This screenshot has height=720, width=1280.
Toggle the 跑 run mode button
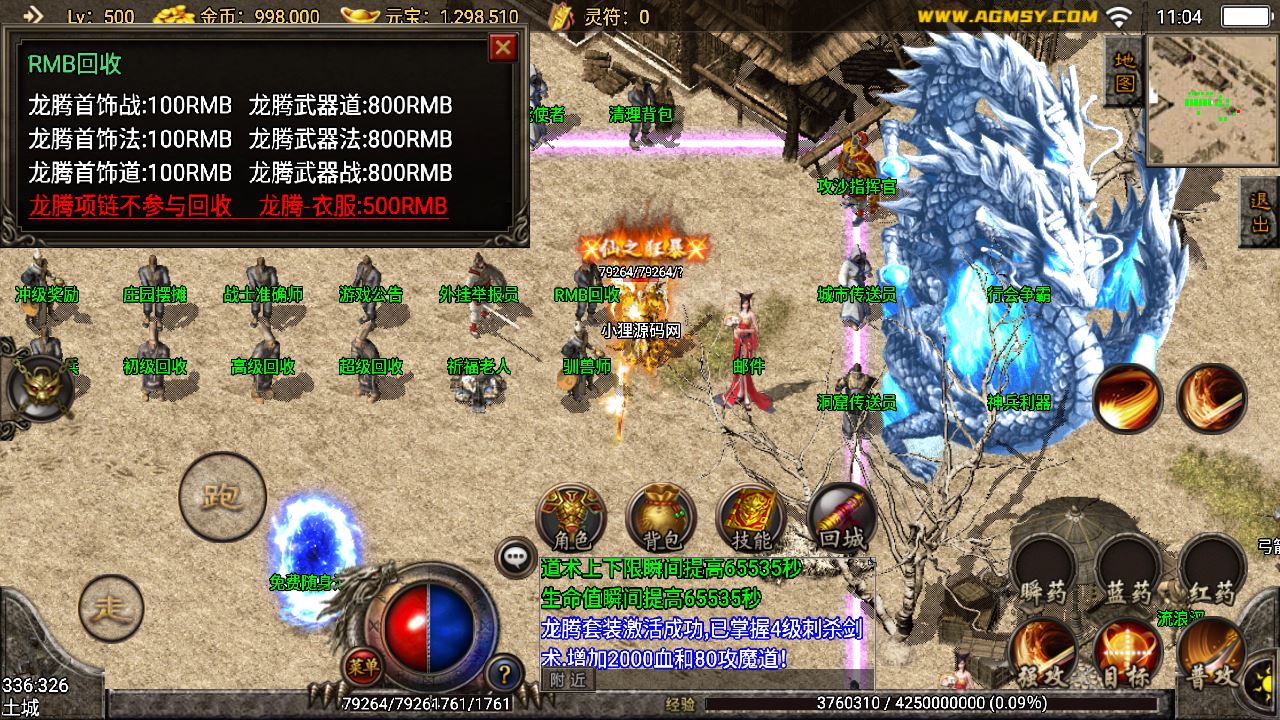point(222,496)
